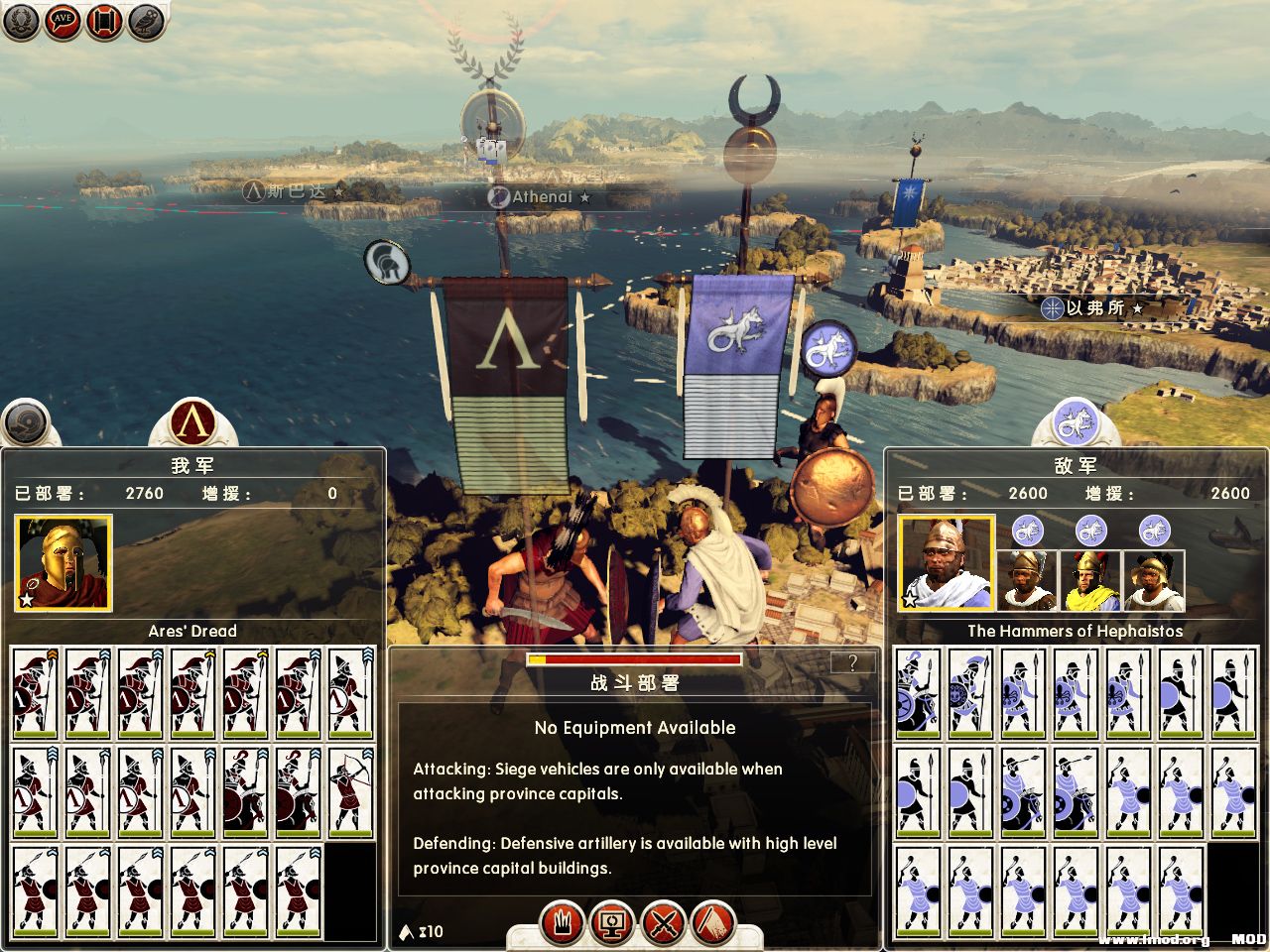Open the laurel wreath objectives button

[x=21, y=22]
